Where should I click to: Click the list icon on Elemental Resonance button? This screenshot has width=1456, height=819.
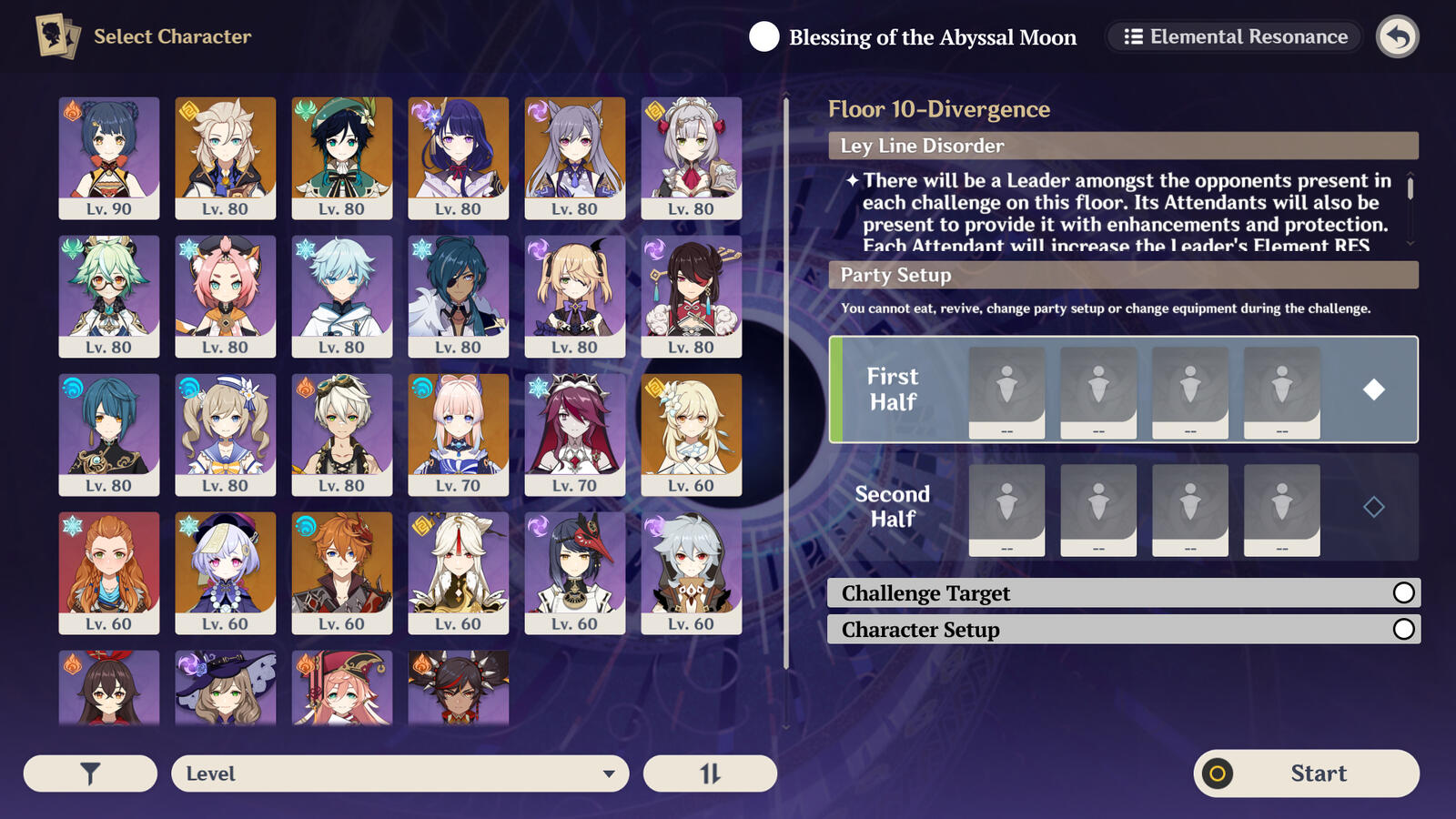click(1133, 37)
